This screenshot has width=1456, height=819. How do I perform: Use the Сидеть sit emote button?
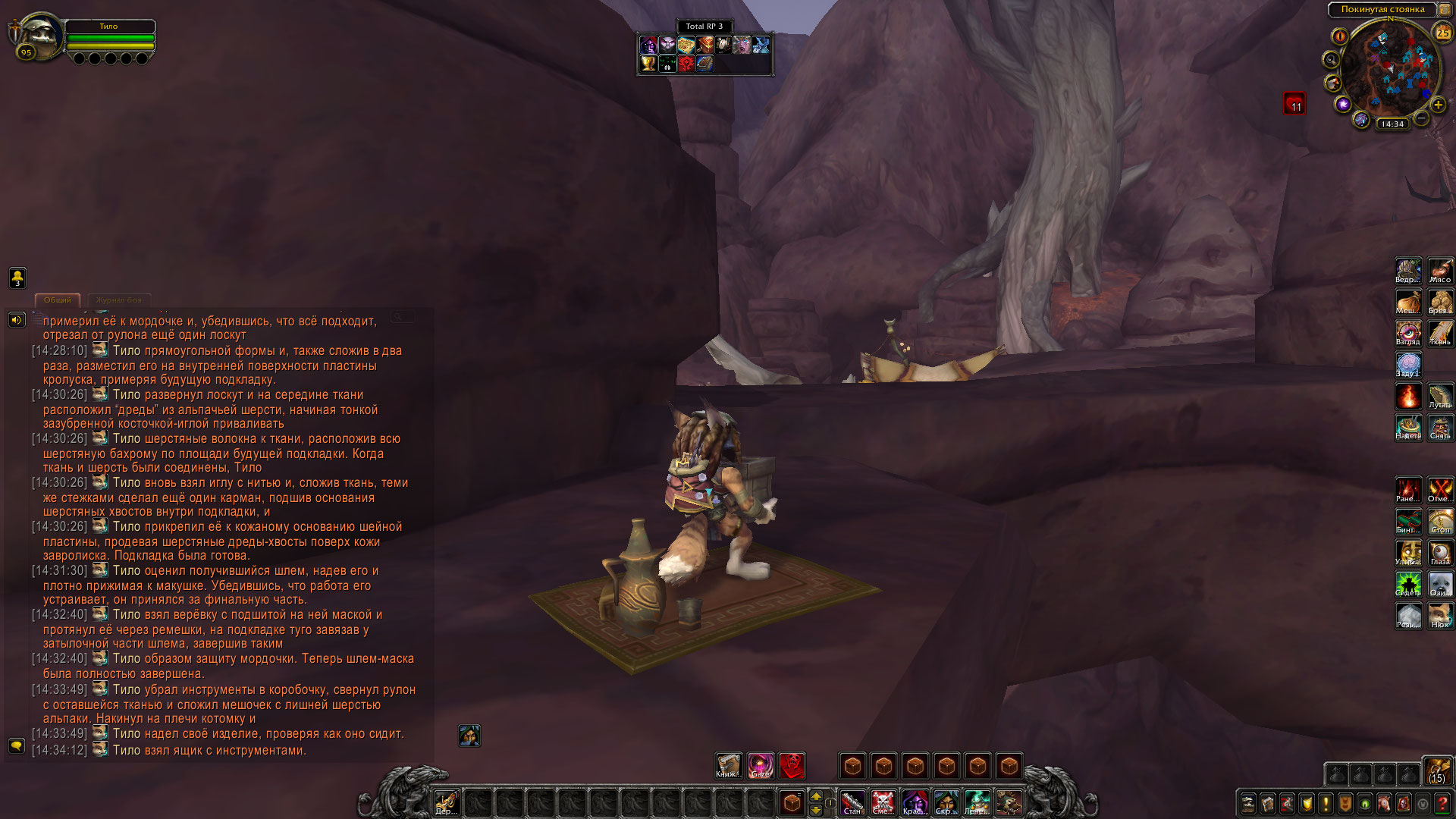pyautogui.click(x=1408, y=584)
